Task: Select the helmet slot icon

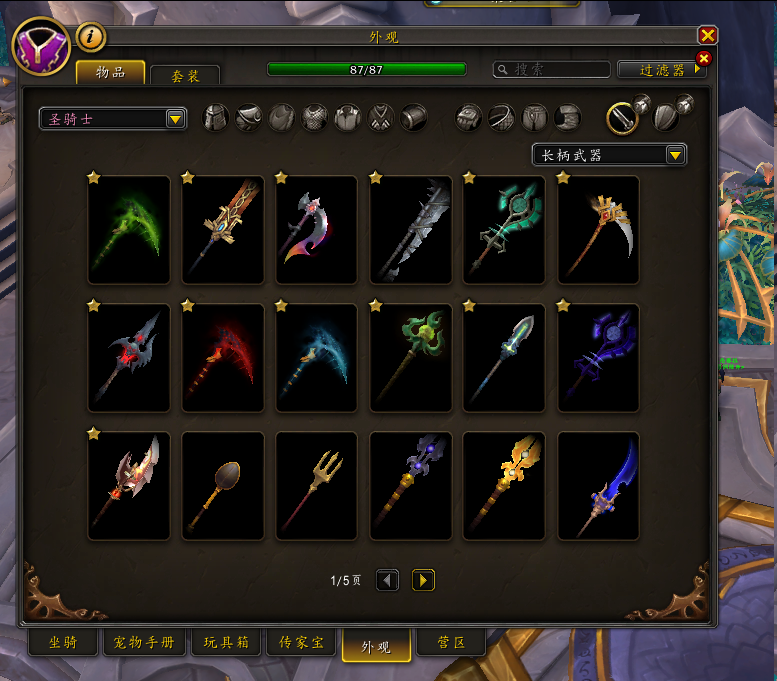Action: pyautogui.click(x=216, y=118)
